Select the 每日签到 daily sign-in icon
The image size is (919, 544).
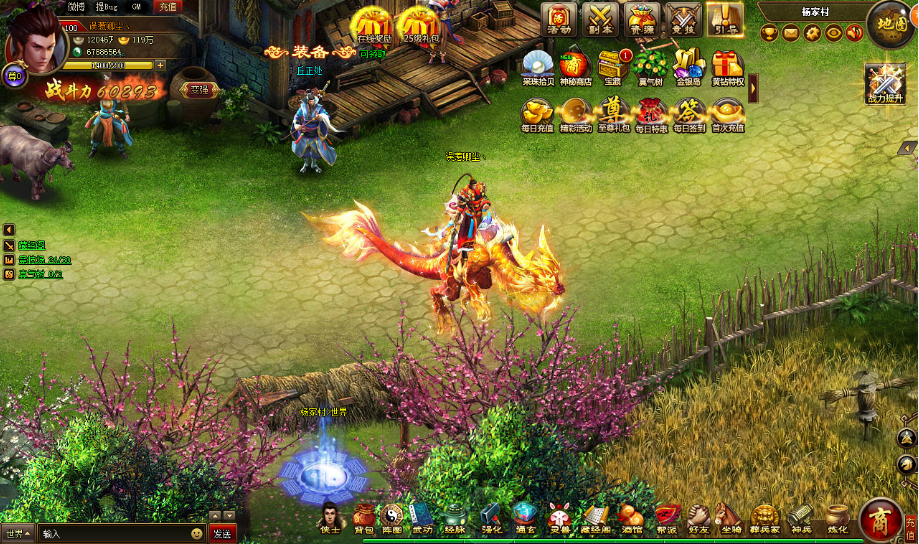point(688,114)
